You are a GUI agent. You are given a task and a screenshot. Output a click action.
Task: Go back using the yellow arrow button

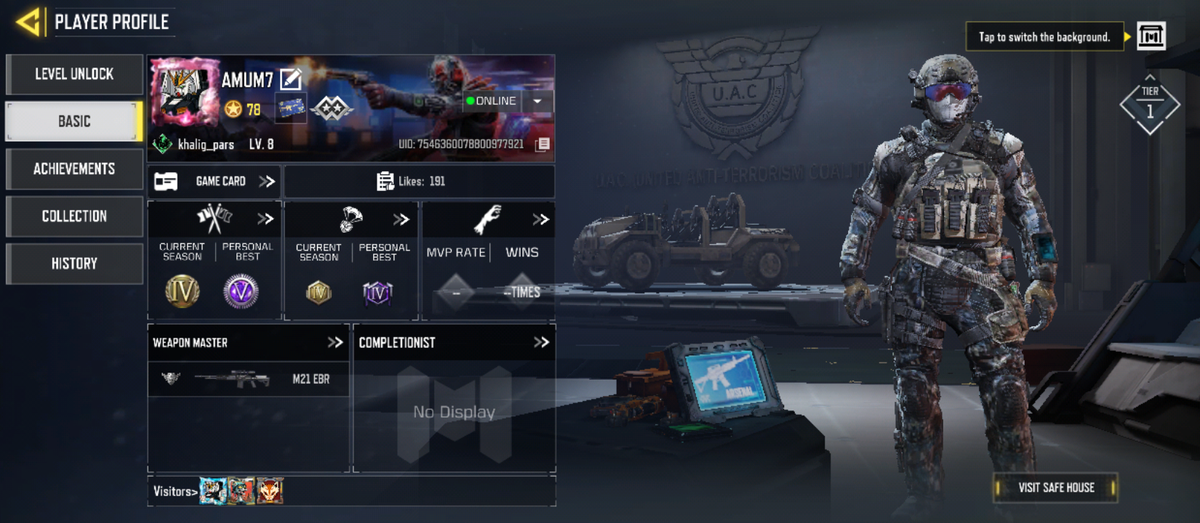click(x=28, y=21)
